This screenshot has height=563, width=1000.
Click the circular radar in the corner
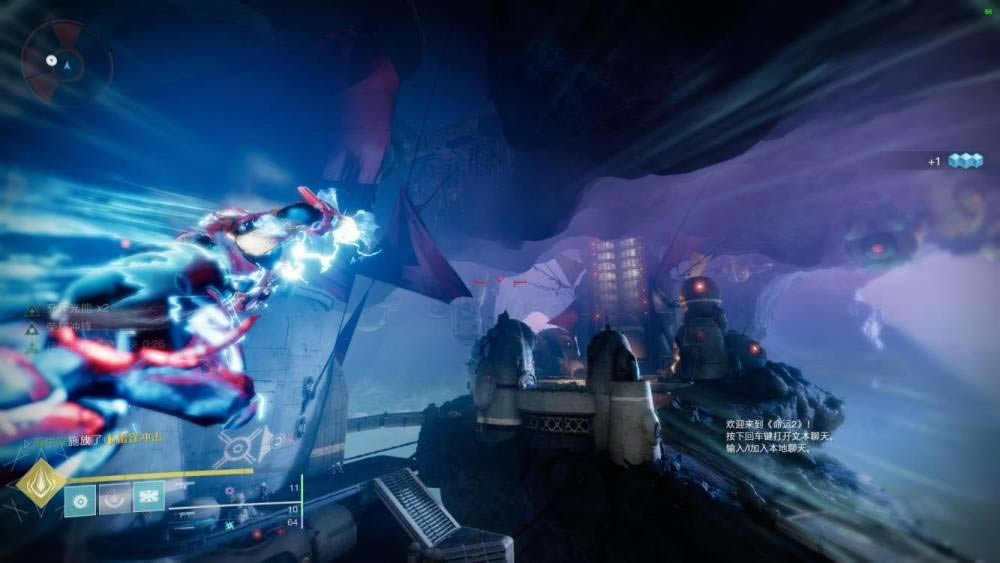pos(67,62)
